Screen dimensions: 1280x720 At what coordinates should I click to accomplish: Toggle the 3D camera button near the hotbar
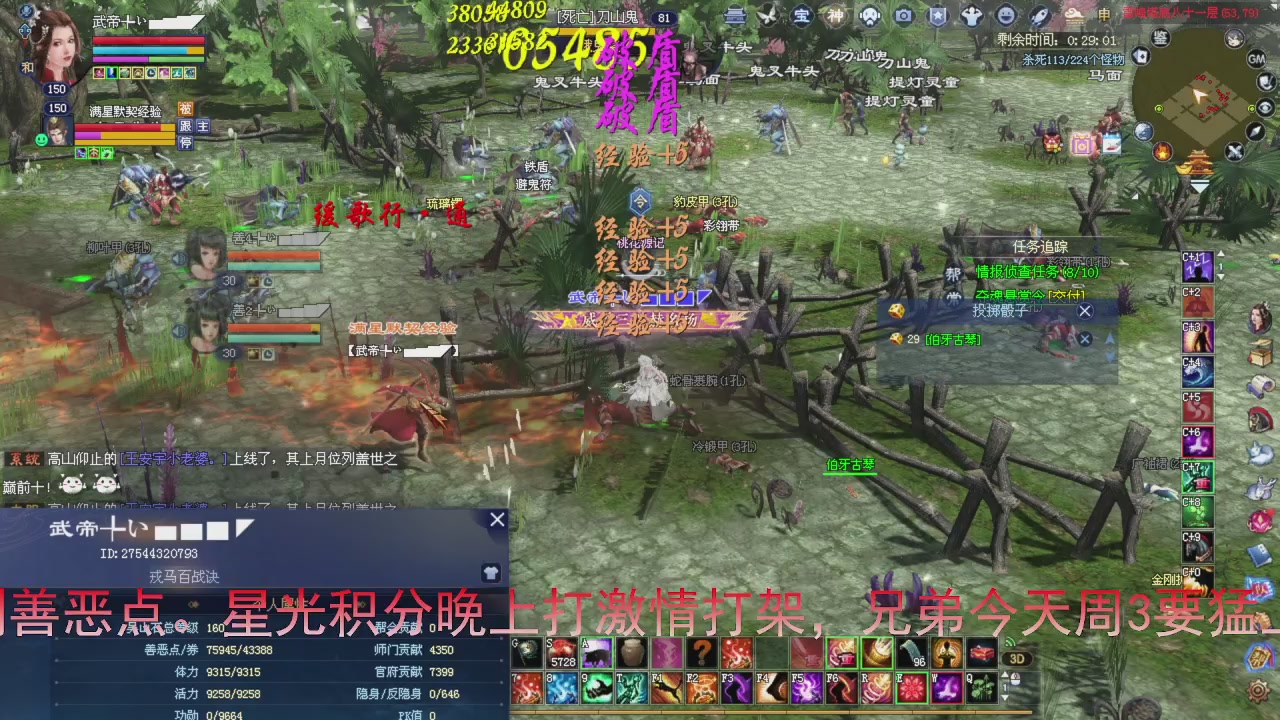click(1016, 658)
